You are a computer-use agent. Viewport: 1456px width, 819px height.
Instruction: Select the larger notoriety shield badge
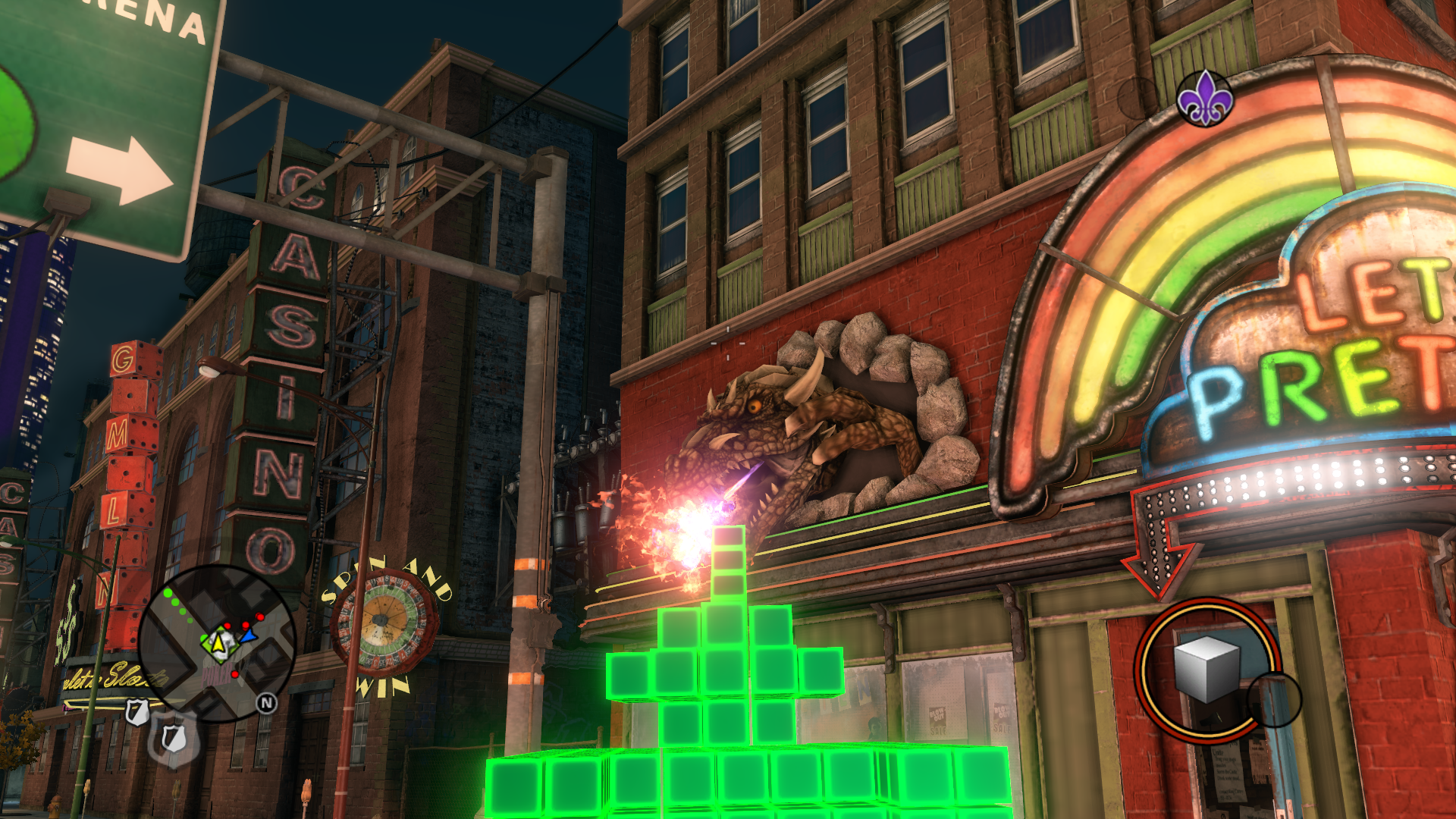[x=173, y=738]
